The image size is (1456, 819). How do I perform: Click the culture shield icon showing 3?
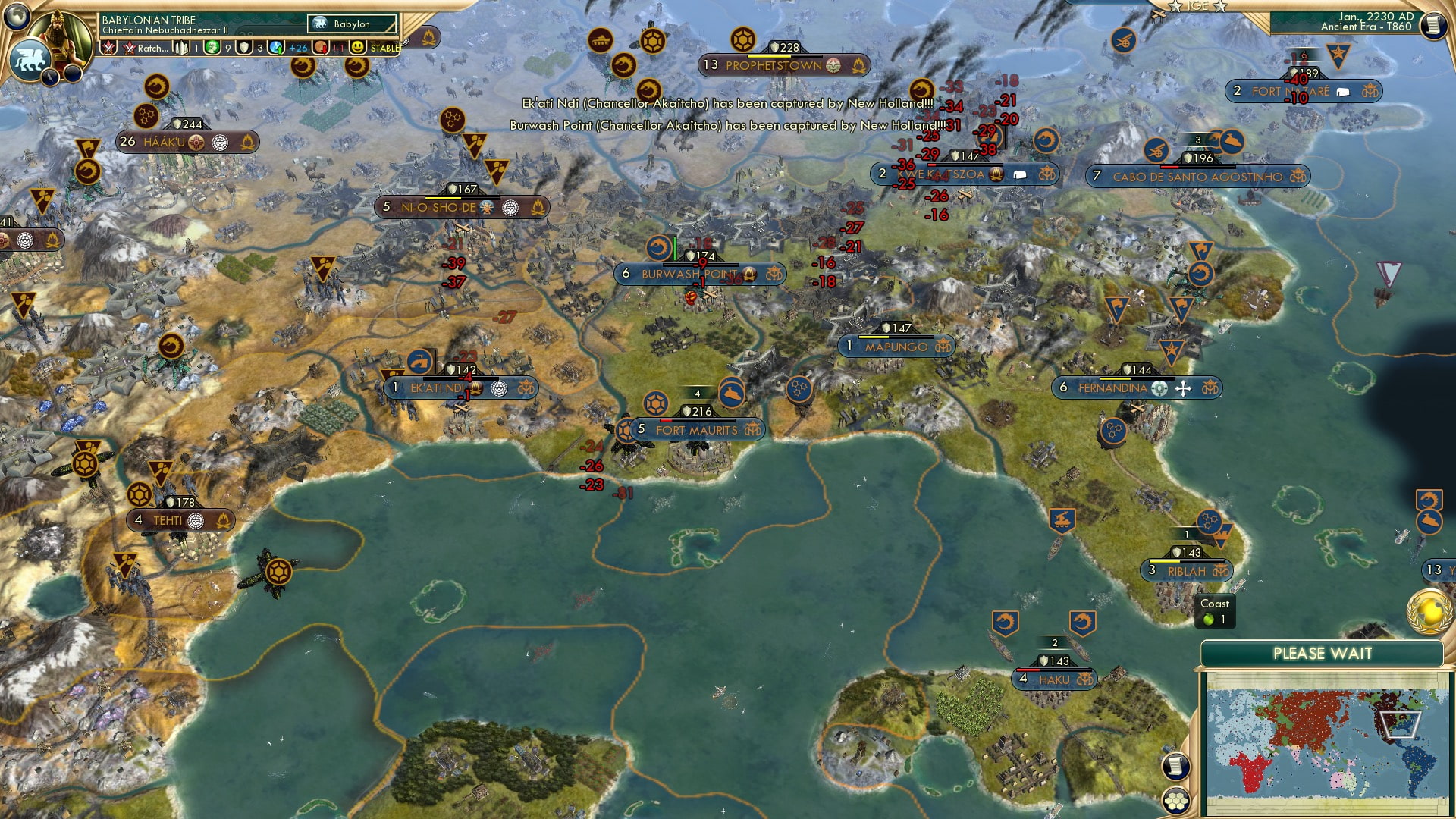[x=243, y=48]
